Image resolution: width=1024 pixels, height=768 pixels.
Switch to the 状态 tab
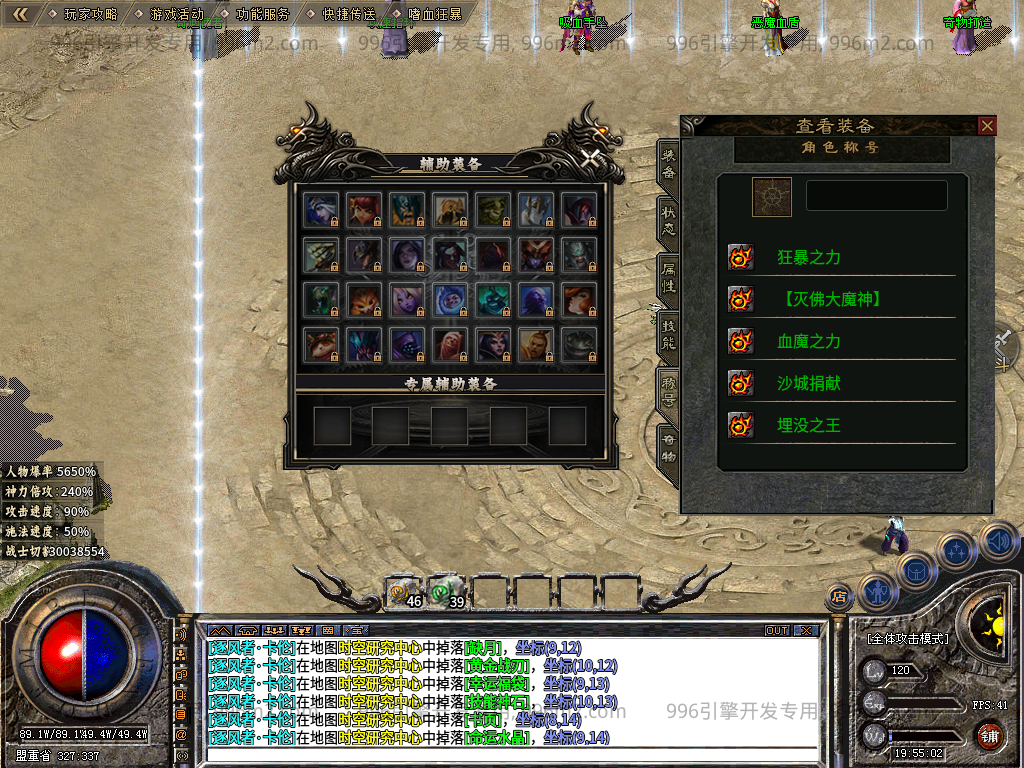pos(668,220)
